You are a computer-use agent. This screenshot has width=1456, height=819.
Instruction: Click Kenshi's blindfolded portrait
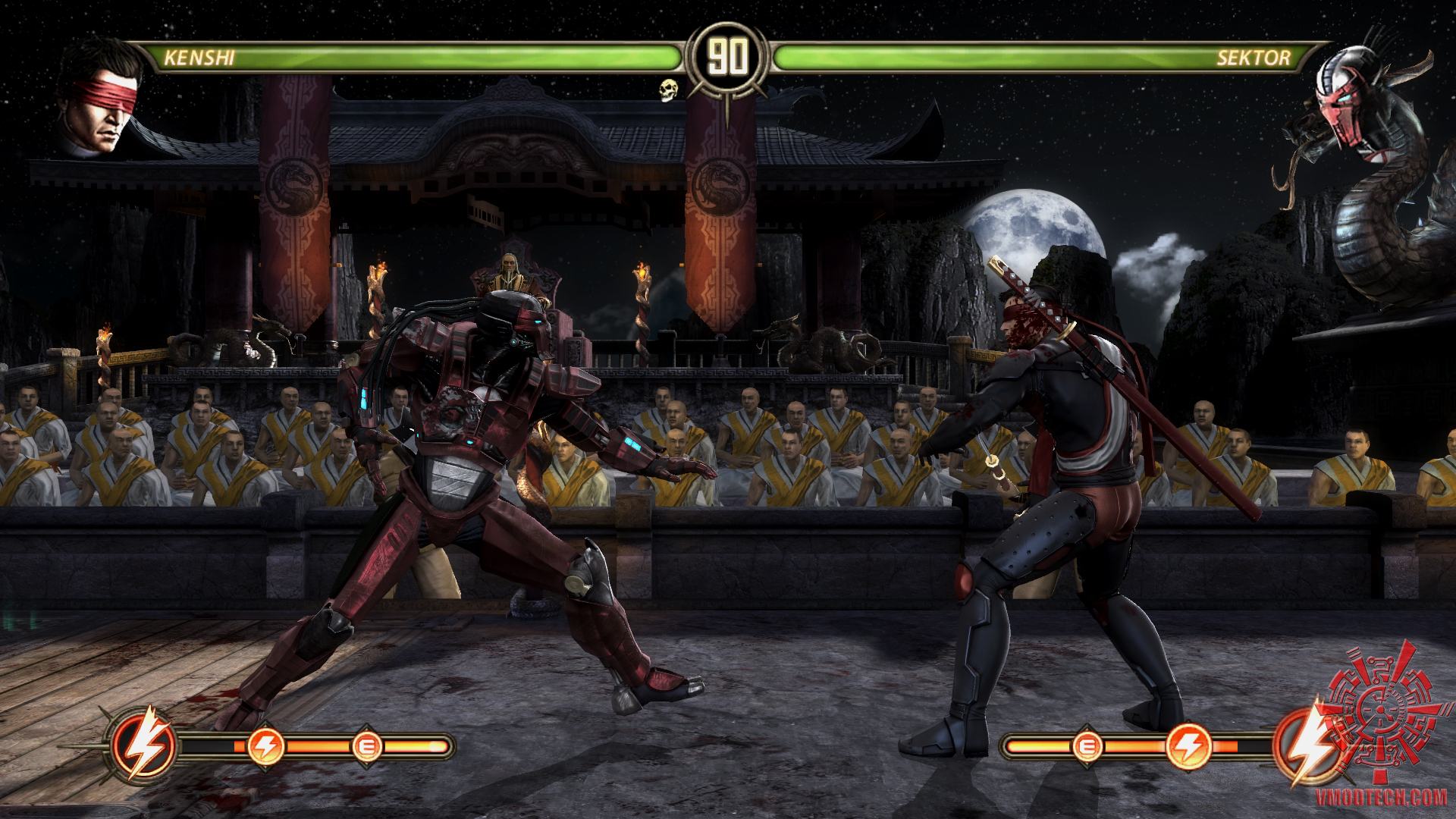point(100,99)
